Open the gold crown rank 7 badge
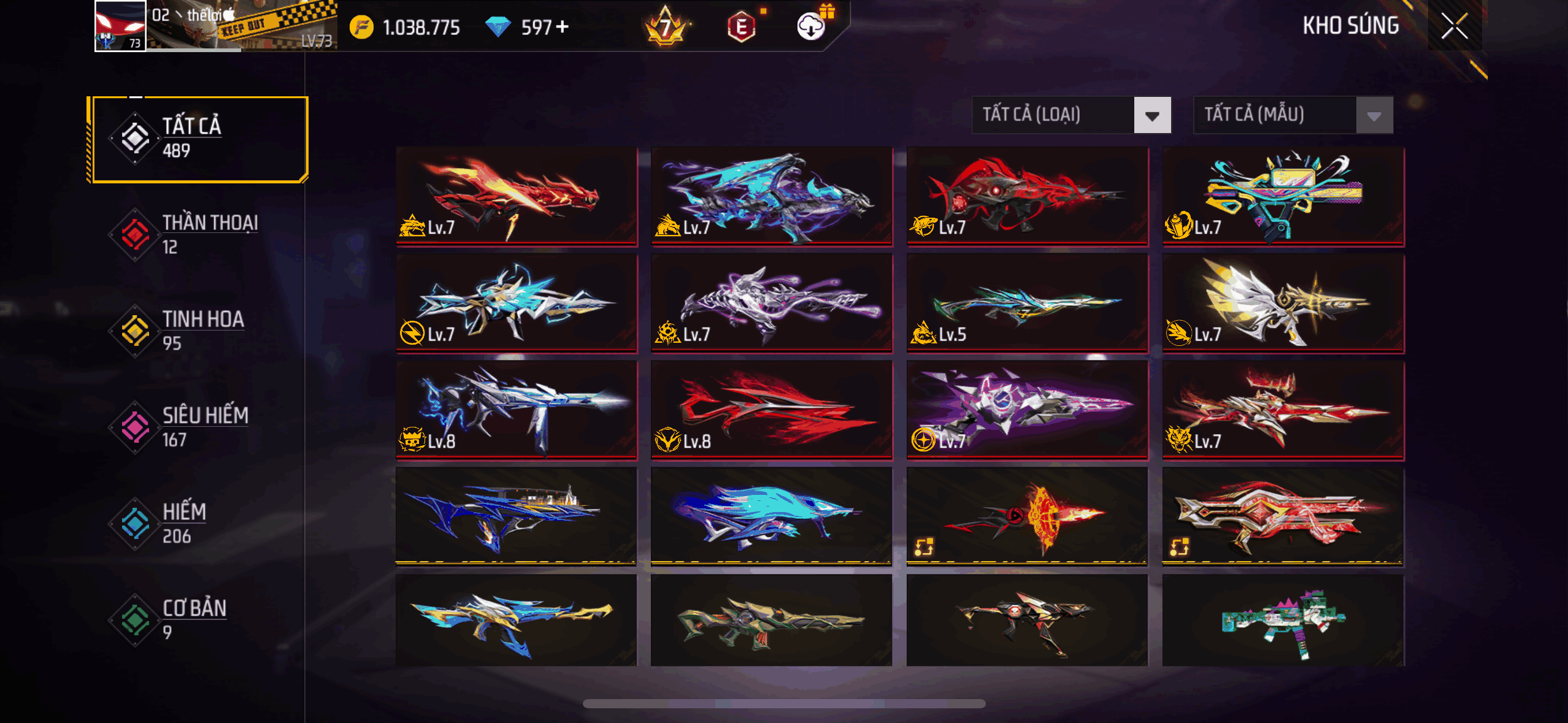 pyautogui.click(x=665, y=27)
